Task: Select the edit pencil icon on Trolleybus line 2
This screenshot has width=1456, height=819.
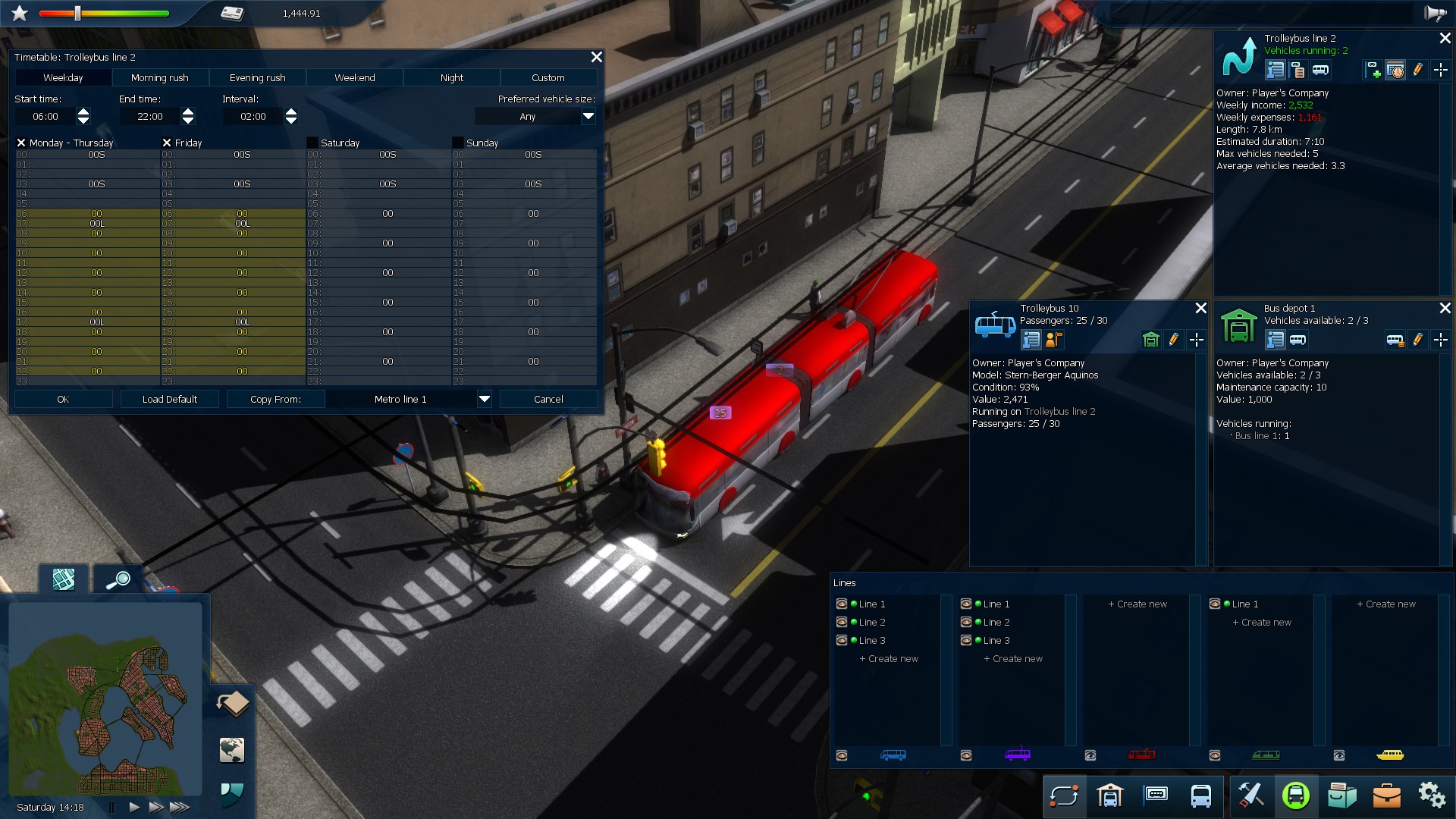Action: coord(1419,71)
